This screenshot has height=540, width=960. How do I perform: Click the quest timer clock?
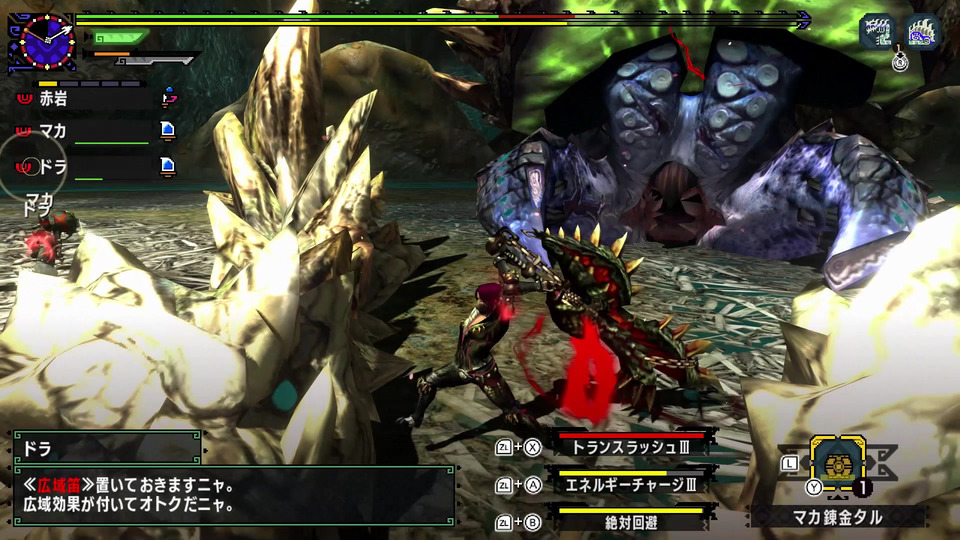(x=41, y=40)
